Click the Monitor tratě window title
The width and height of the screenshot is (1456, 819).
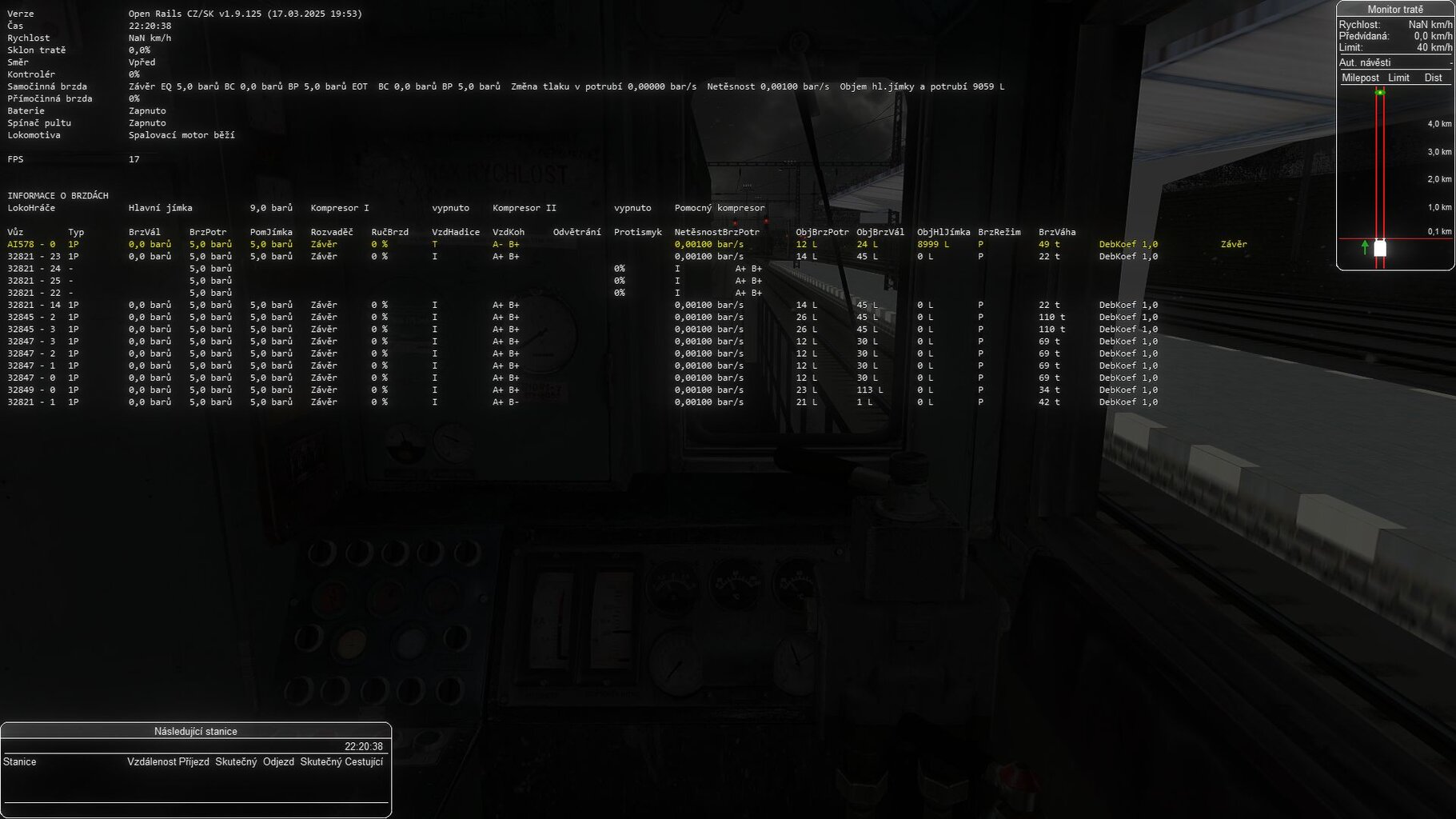pyautogui.click(x=1395, y=10)
